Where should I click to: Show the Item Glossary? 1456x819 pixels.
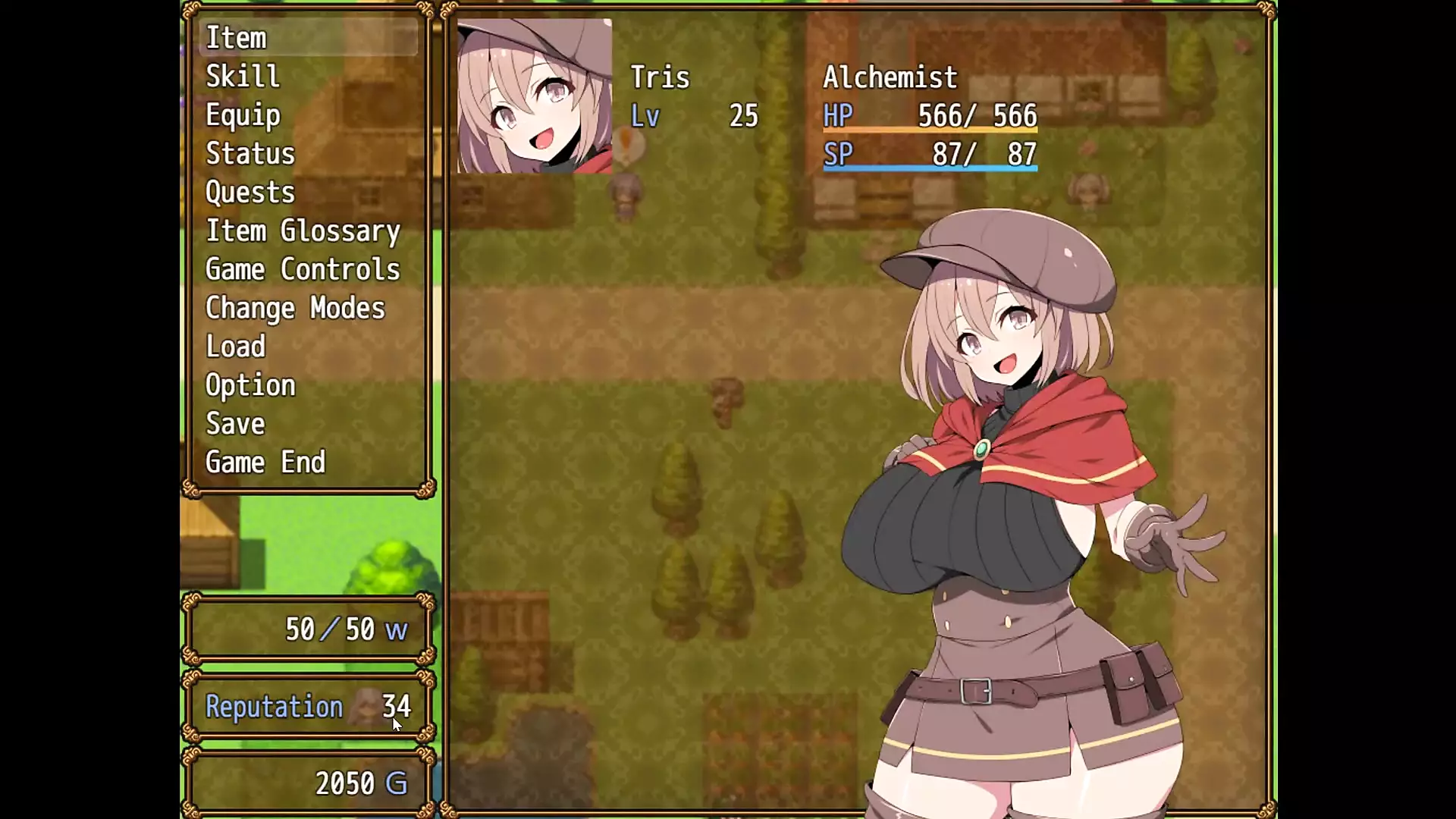[303, 231]
